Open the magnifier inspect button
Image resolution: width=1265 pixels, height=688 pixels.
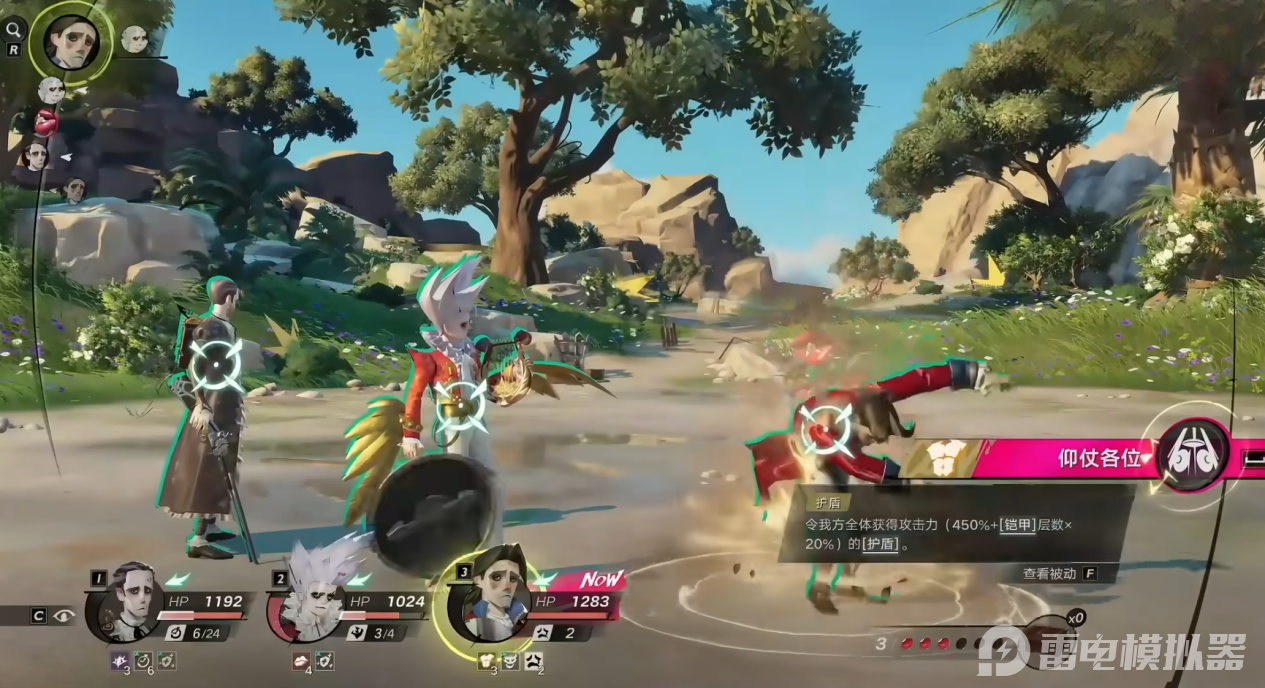tap(14, 28)
